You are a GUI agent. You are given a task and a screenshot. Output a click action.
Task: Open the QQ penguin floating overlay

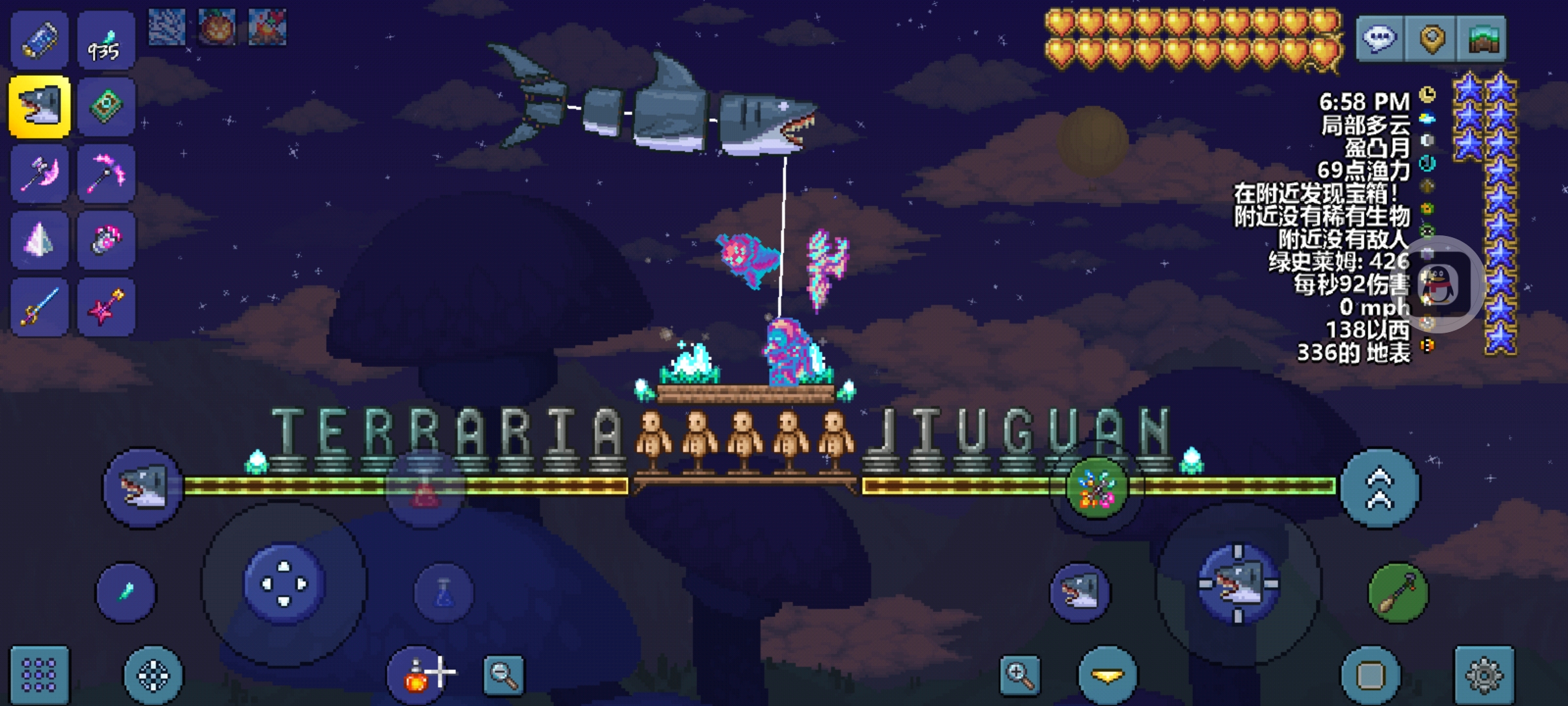[1440, 285]
